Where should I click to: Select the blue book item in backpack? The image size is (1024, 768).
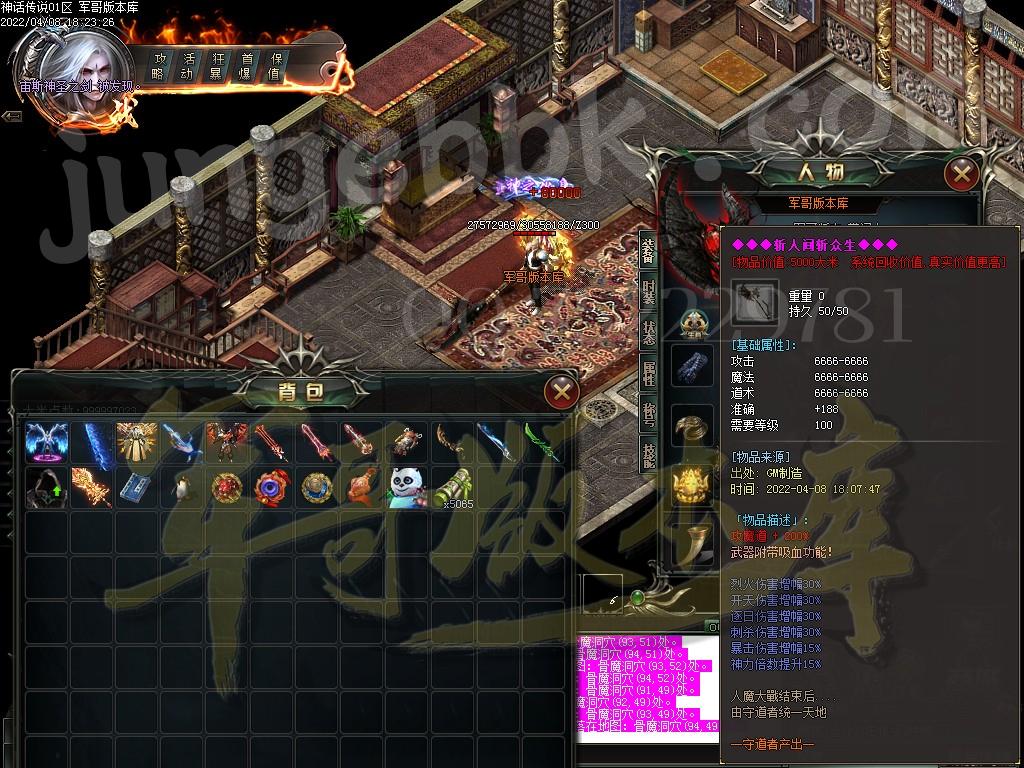click(x=137, y=487)
